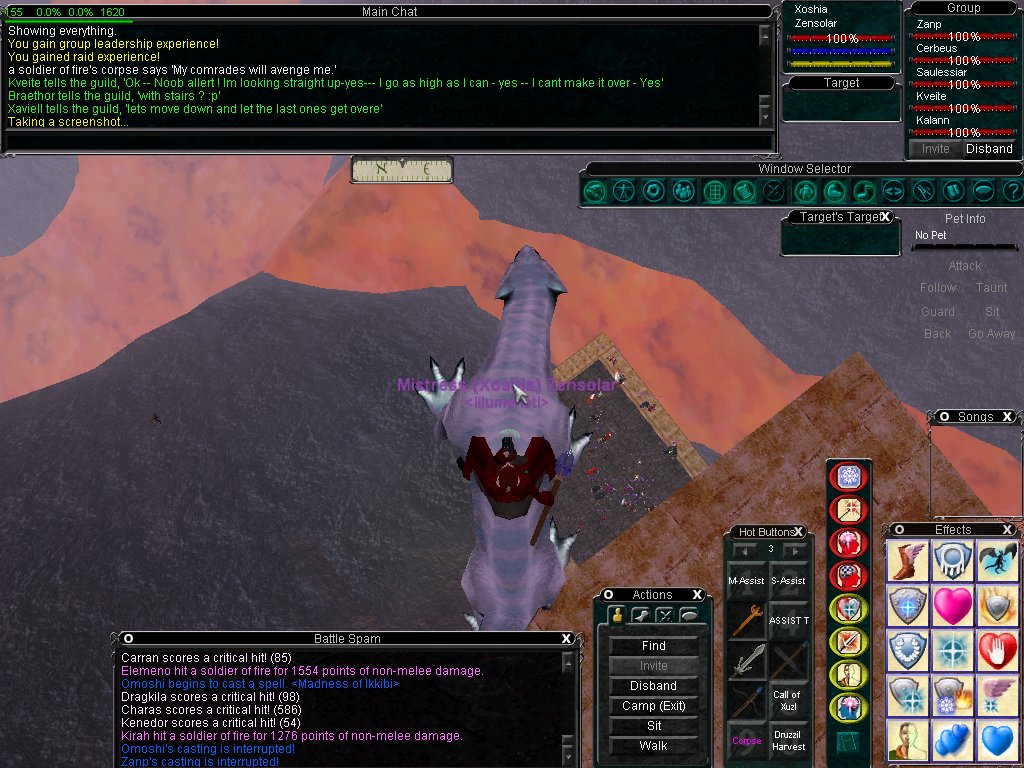Go to the next hot button page
This screenshot has height=768, width=1024.
[795, 550]
